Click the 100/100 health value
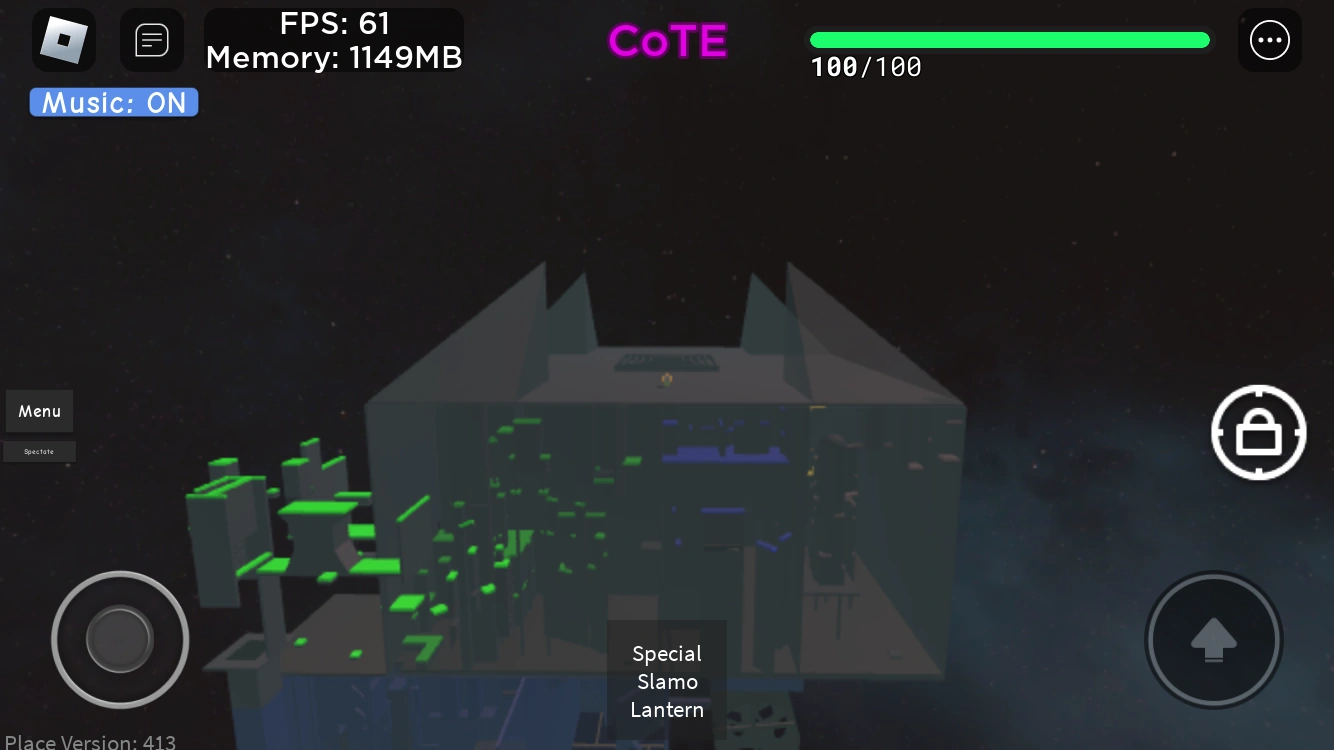 click(866, 67)
